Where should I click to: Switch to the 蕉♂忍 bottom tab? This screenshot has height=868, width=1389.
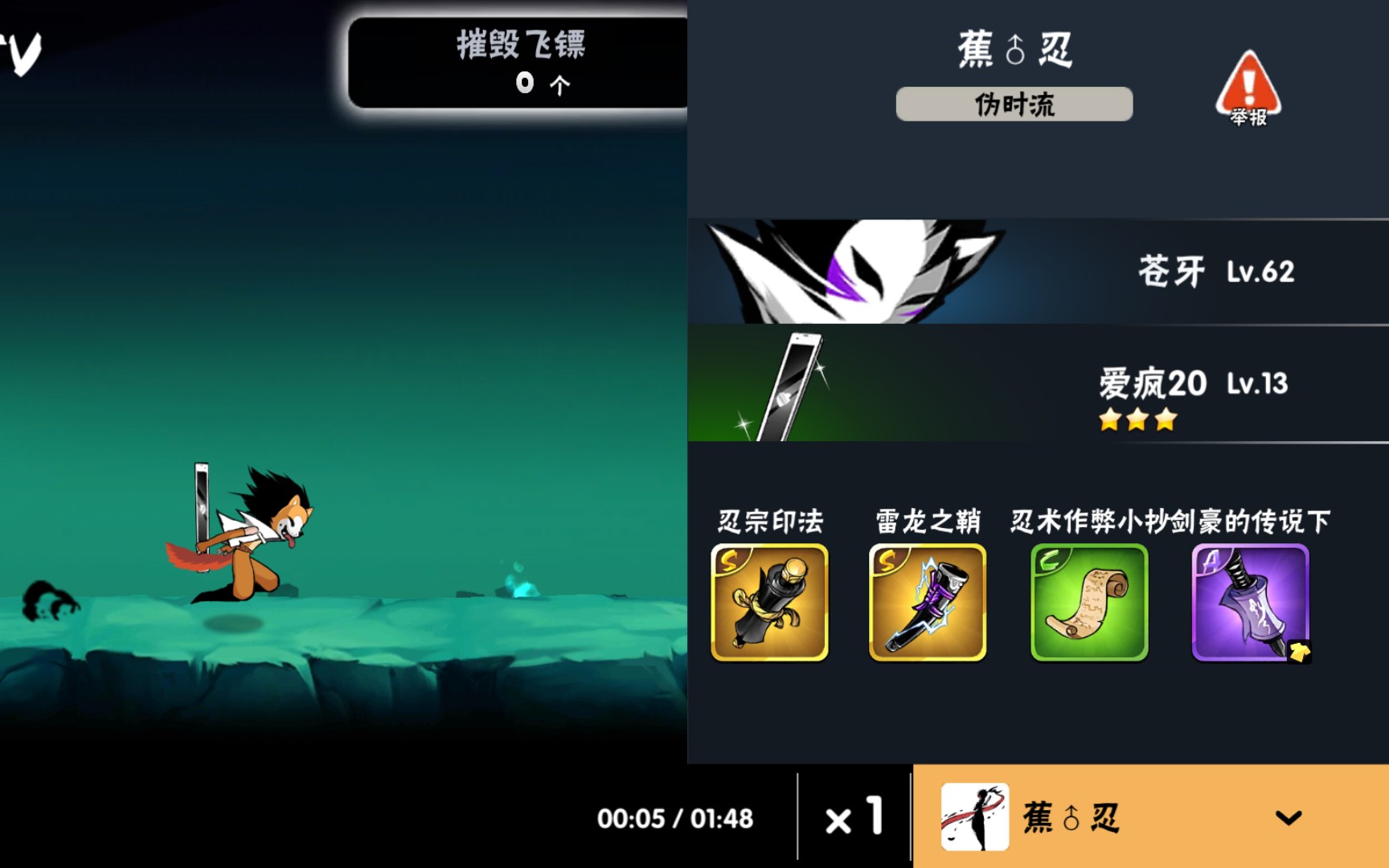coord(1077,818)
